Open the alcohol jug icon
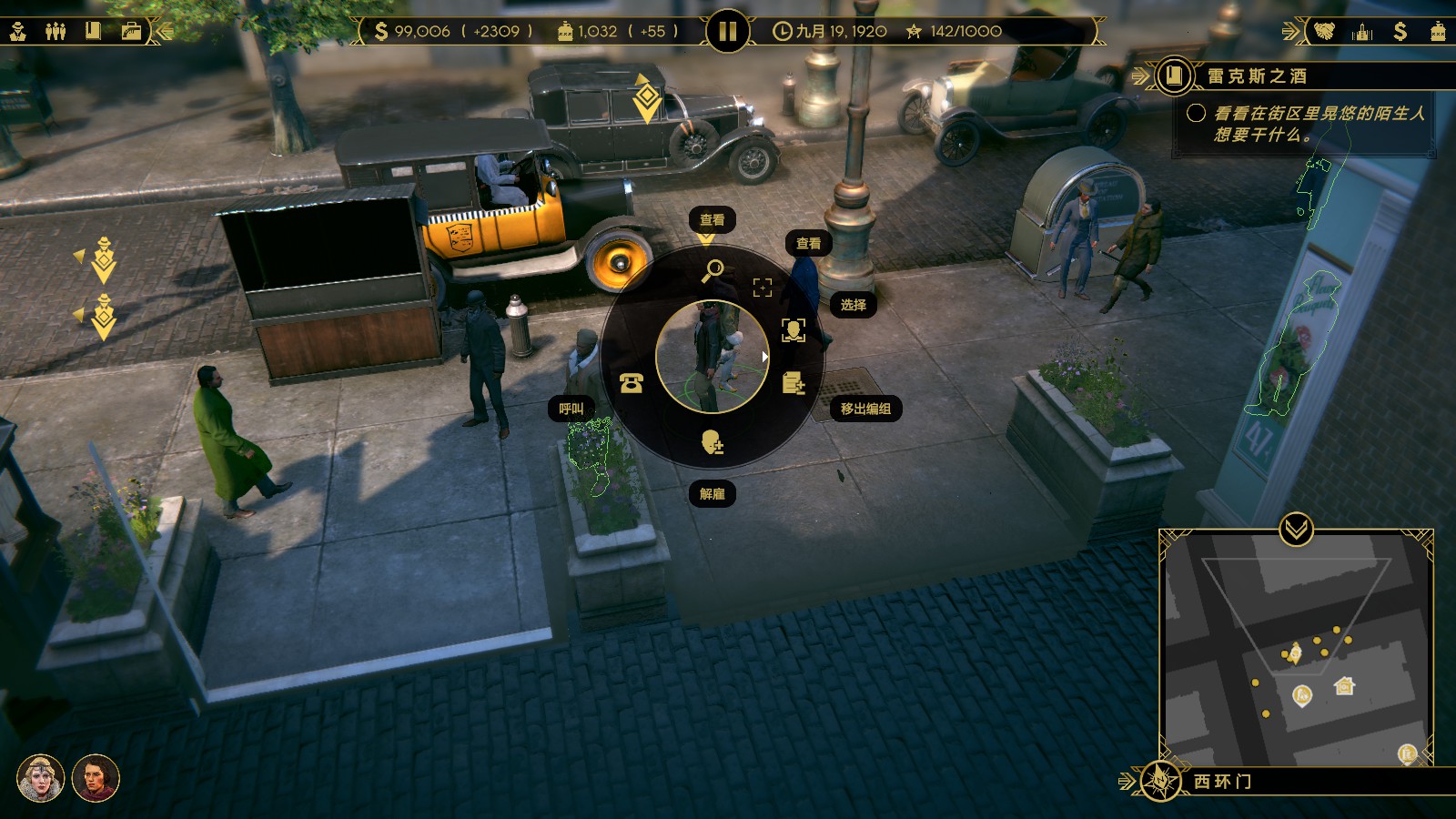 [1438, 31]
